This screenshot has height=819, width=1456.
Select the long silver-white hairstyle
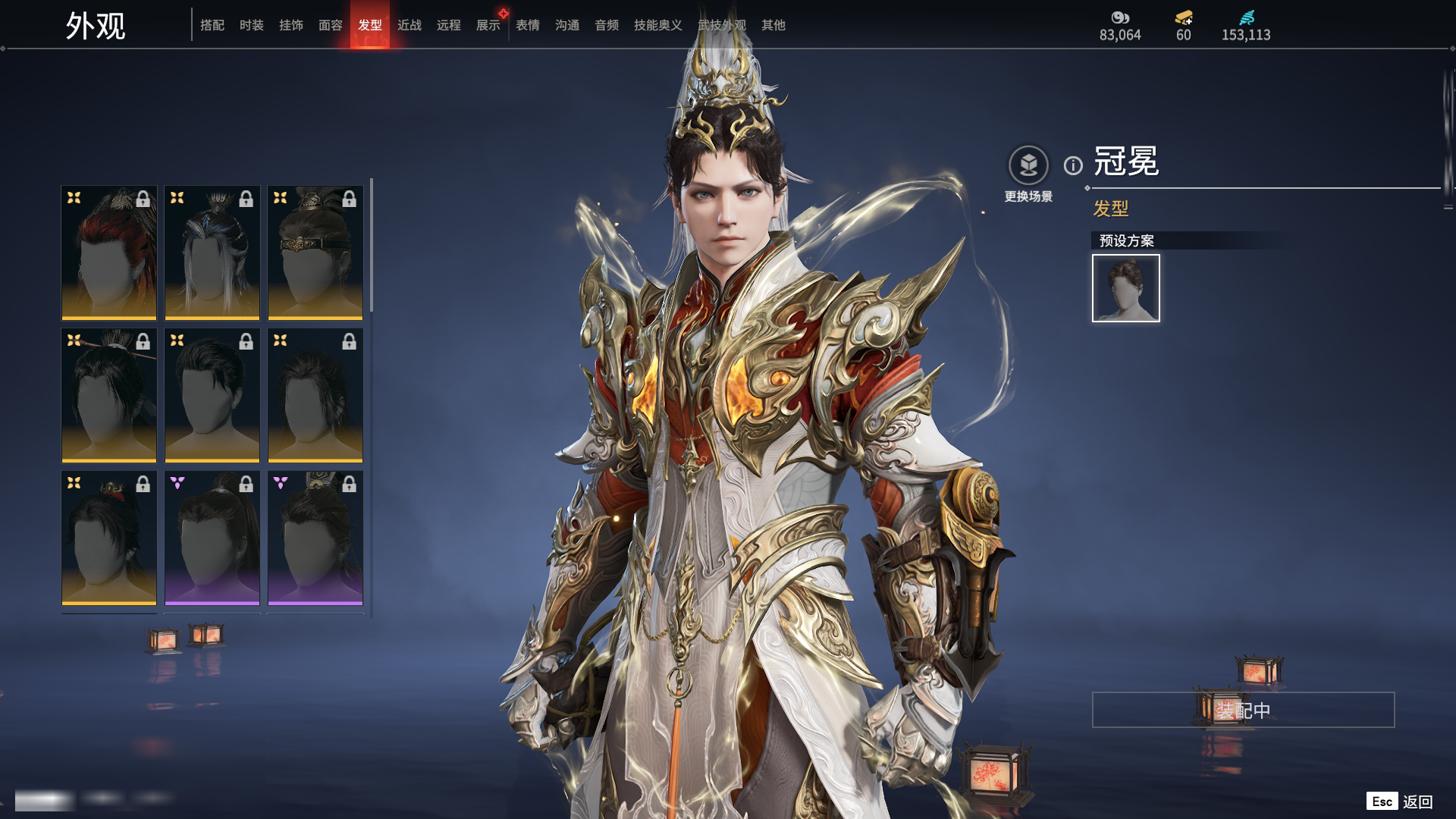point(212,253)
